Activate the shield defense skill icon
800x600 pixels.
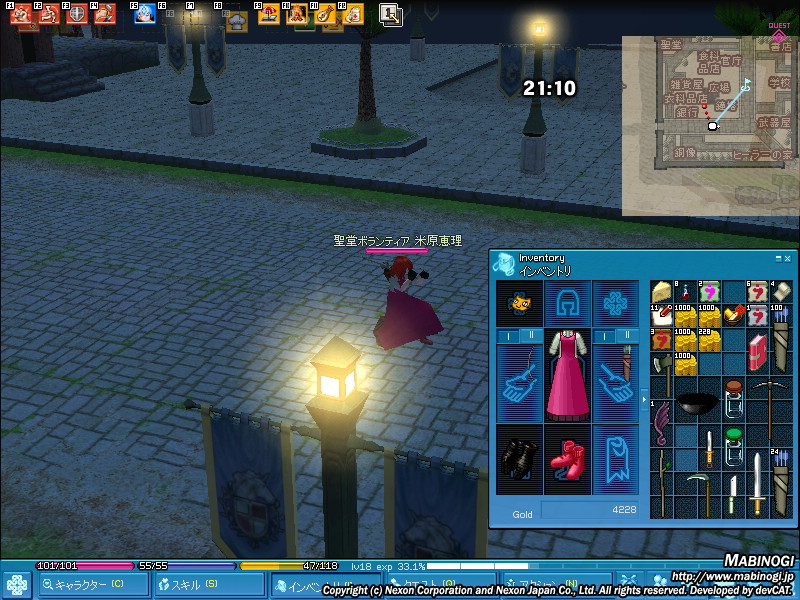[77, 15]
